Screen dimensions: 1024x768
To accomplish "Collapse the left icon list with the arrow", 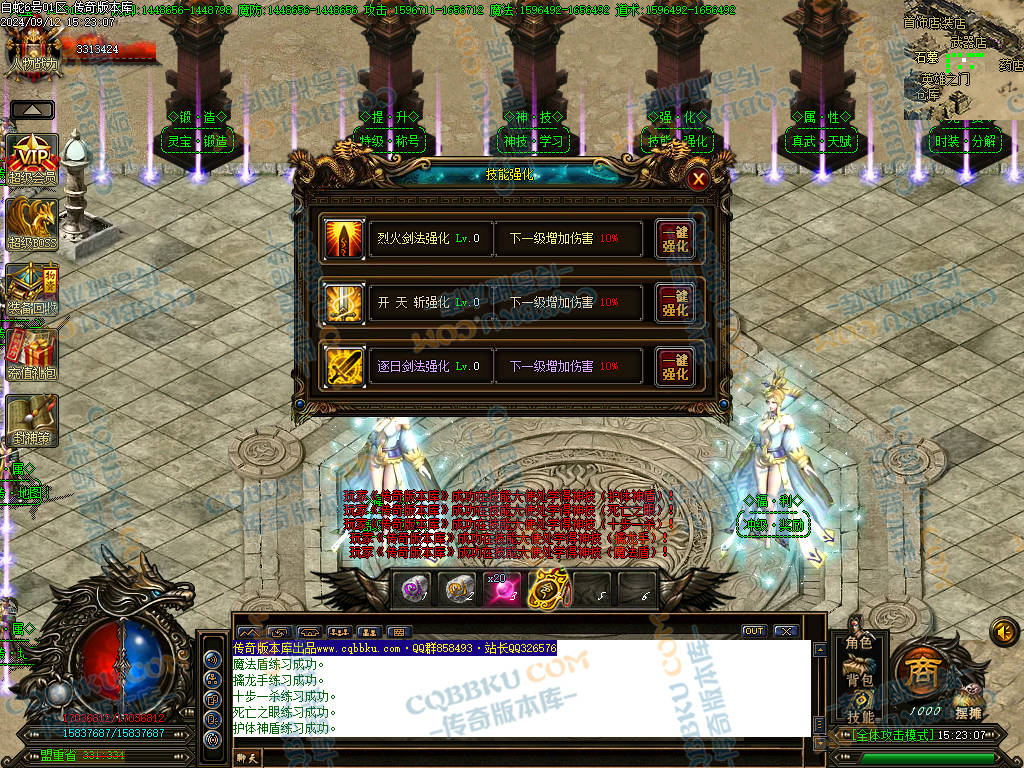I will [x=33, y=110].
